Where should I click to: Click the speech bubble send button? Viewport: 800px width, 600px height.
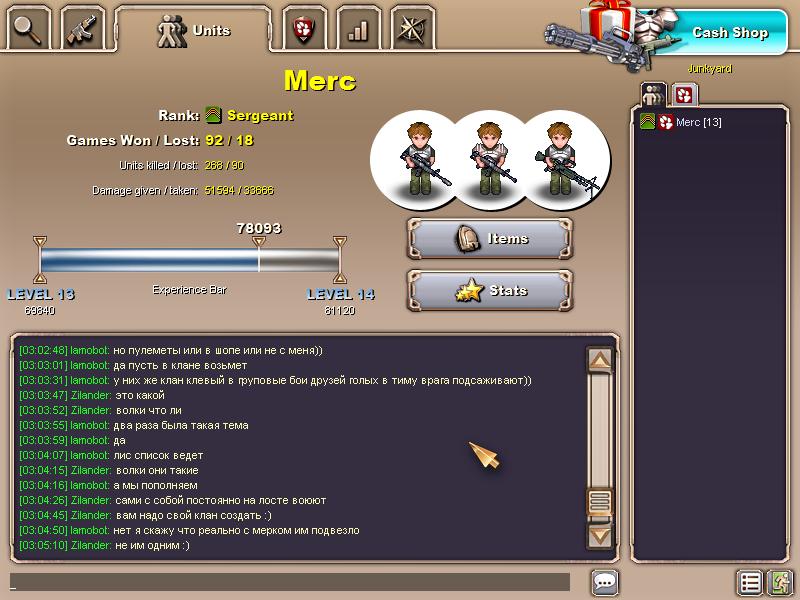point(604,582)
